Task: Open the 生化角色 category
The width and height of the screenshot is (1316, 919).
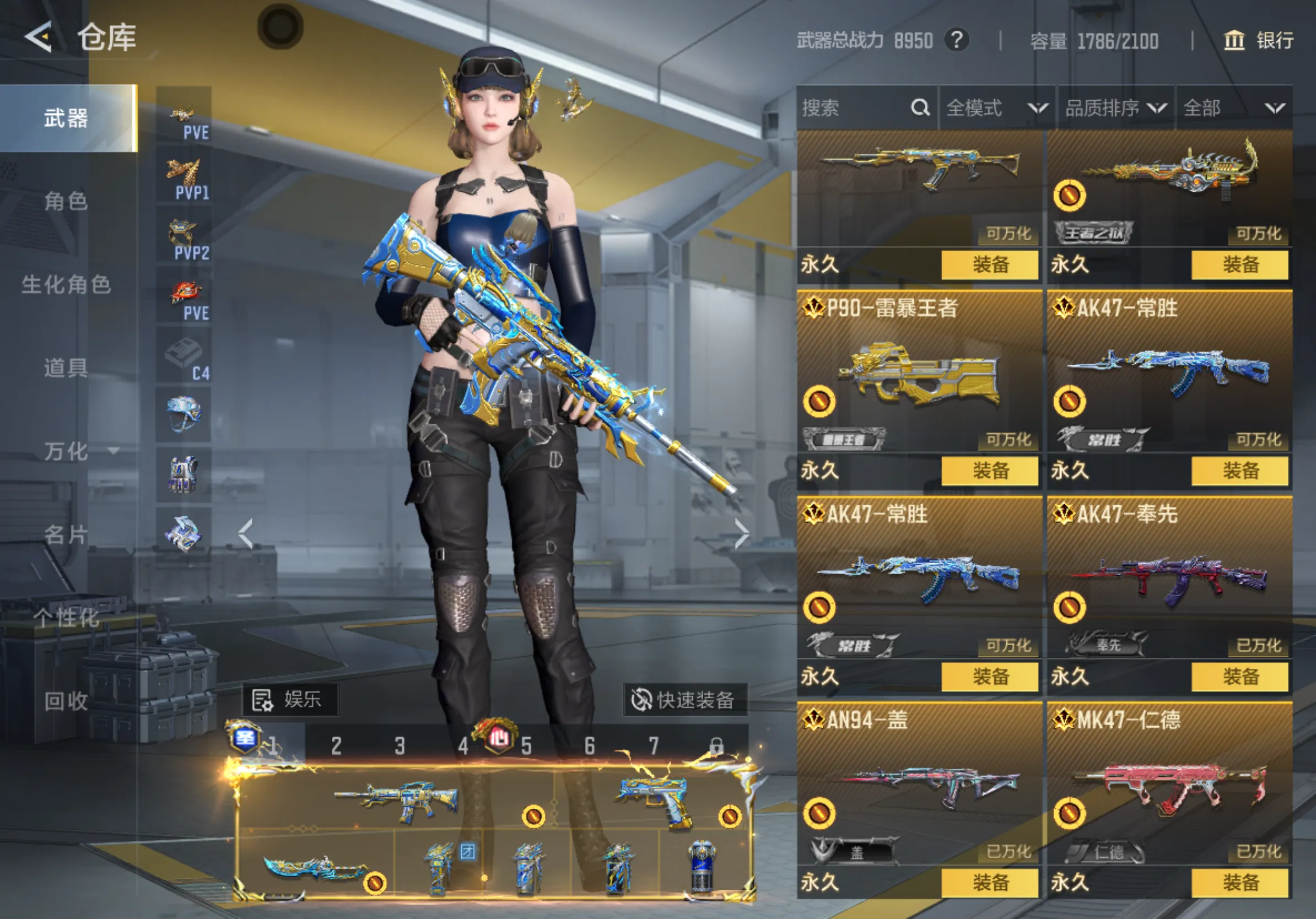Action: [x=66, y=285]
